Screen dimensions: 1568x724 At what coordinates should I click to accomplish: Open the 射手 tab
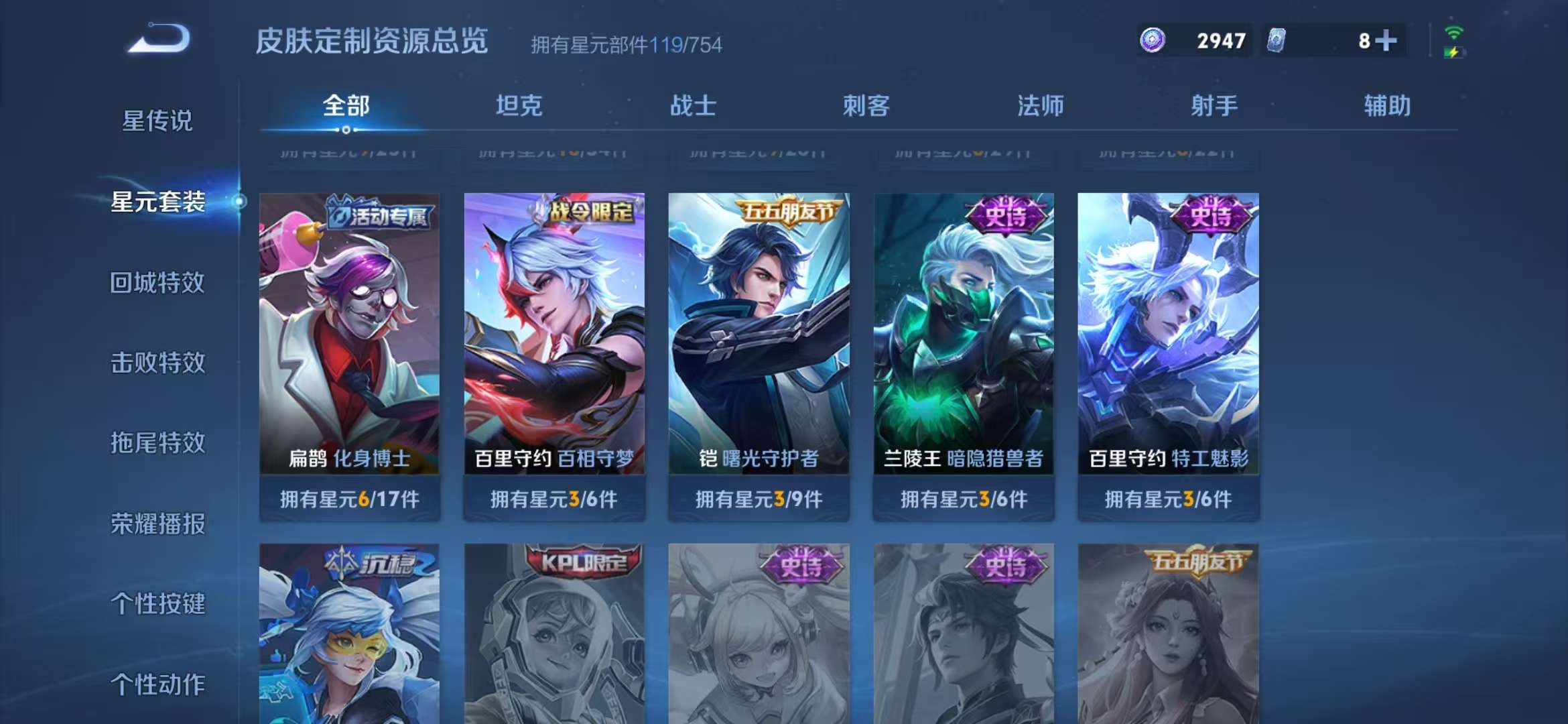(x=1214, y=105)
